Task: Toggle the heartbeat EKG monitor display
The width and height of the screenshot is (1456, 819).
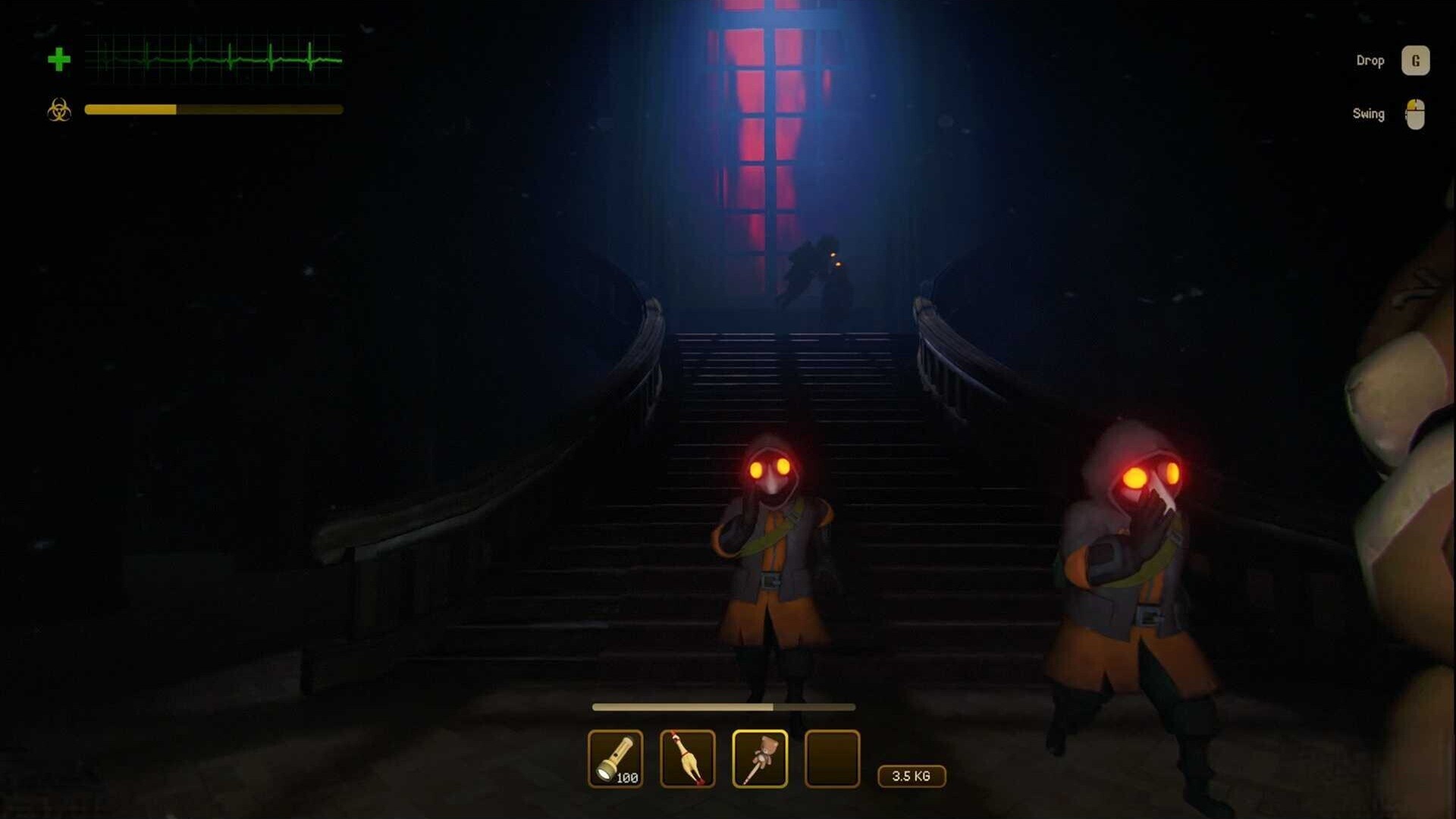Action: point(215,56)
